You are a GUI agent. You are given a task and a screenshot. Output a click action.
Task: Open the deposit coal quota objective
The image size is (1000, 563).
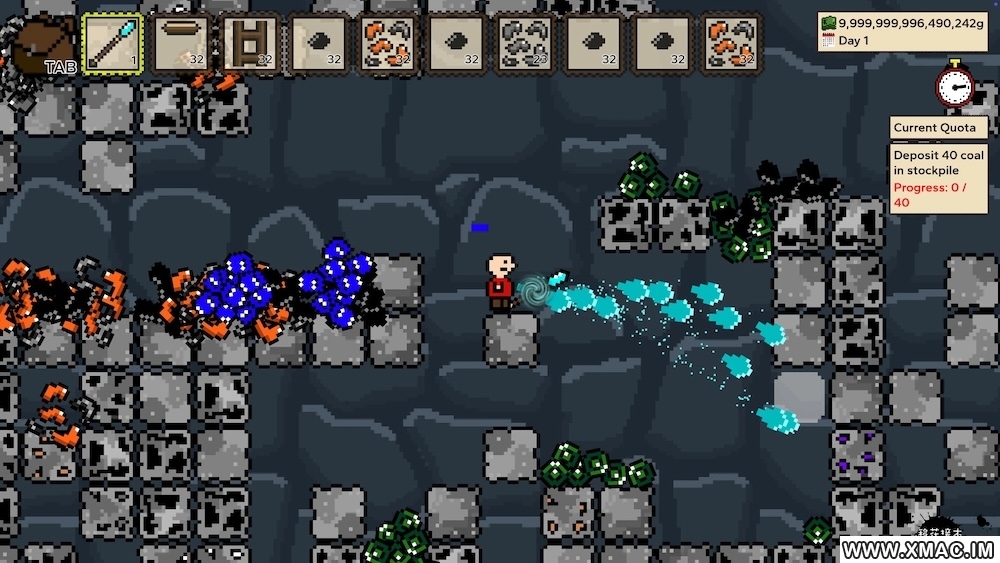[x=937, y=178]
